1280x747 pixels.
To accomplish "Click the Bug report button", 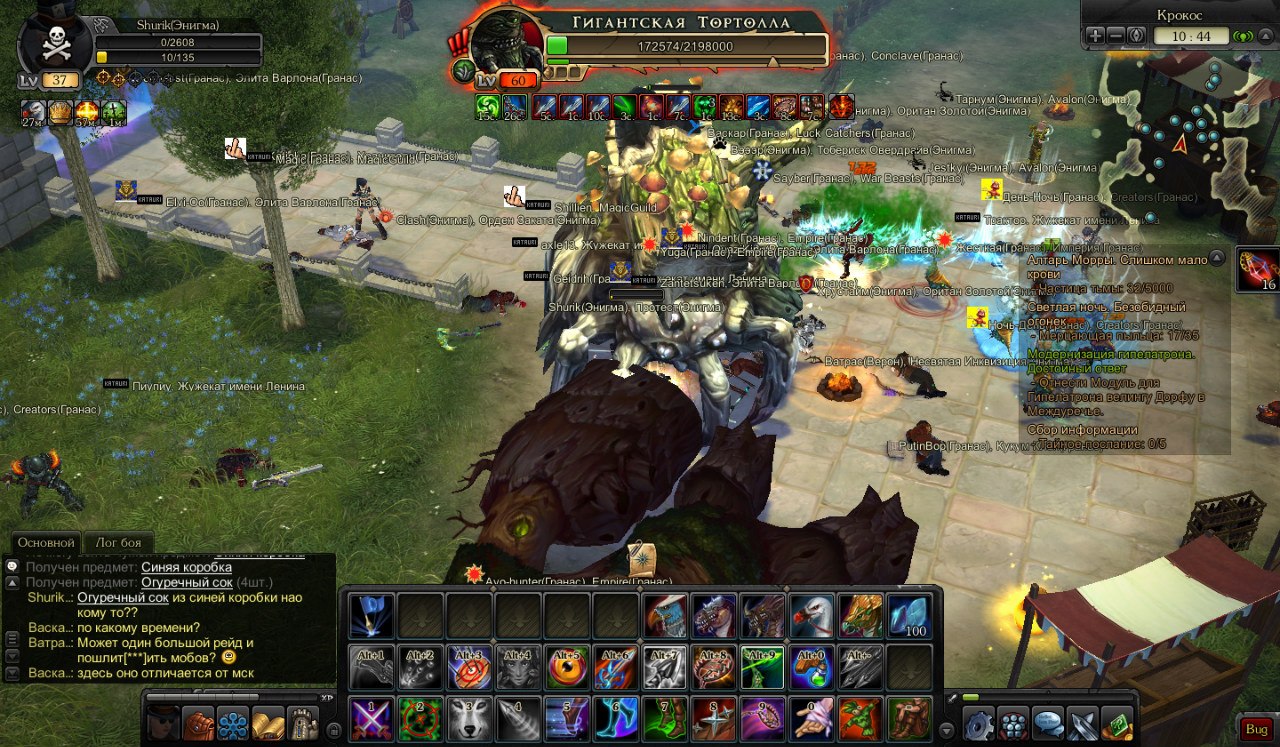I will [1254, 728].
